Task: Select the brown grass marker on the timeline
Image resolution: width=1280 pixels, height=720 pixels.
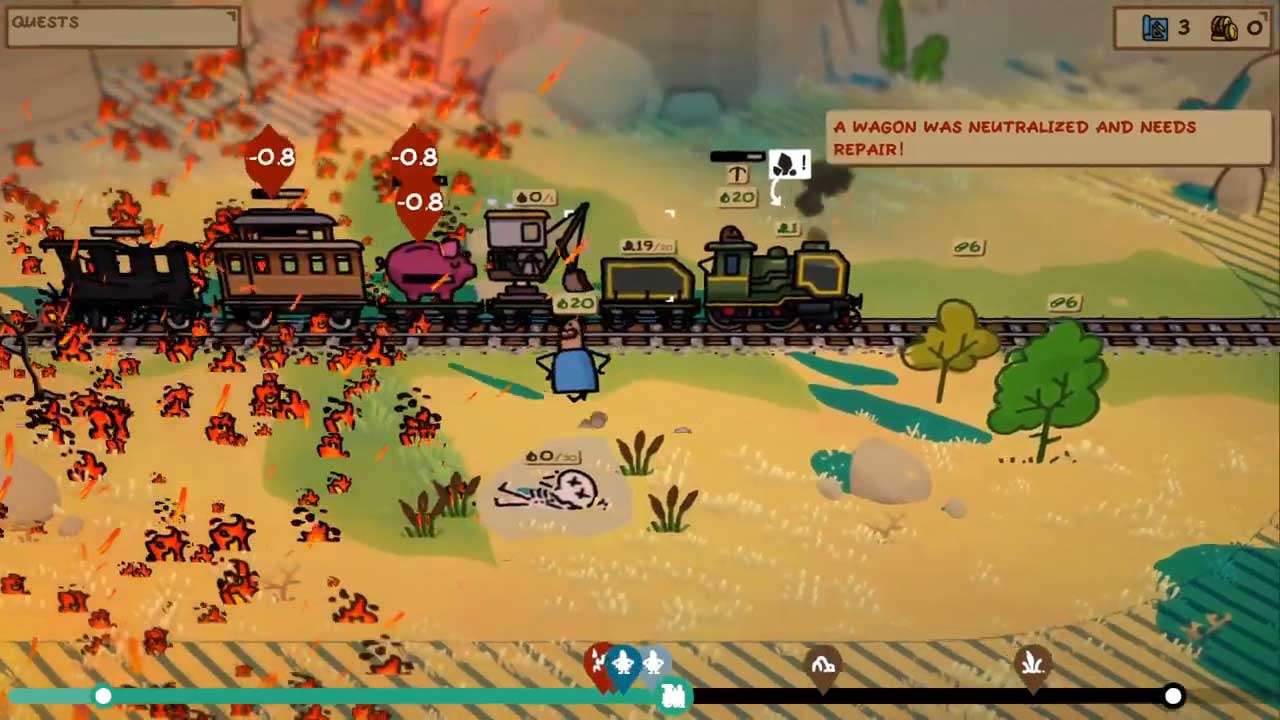Action: tap(1032, 664)
